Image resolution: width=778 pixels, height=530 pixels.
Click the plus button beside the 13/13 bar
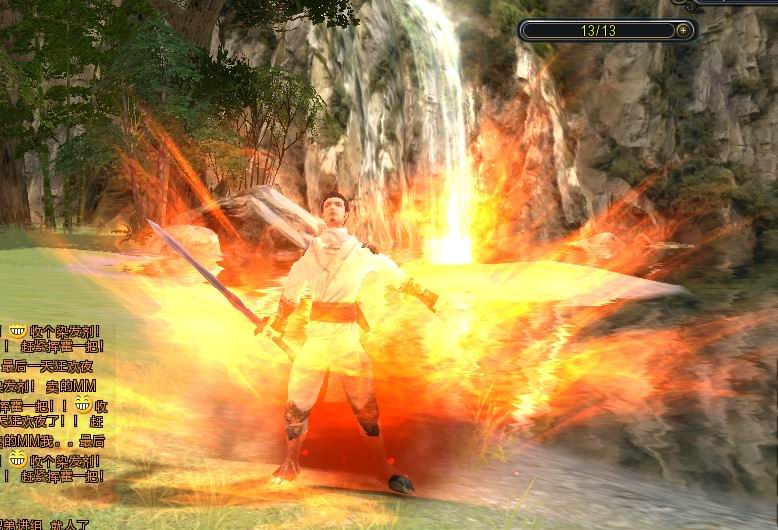683,30
